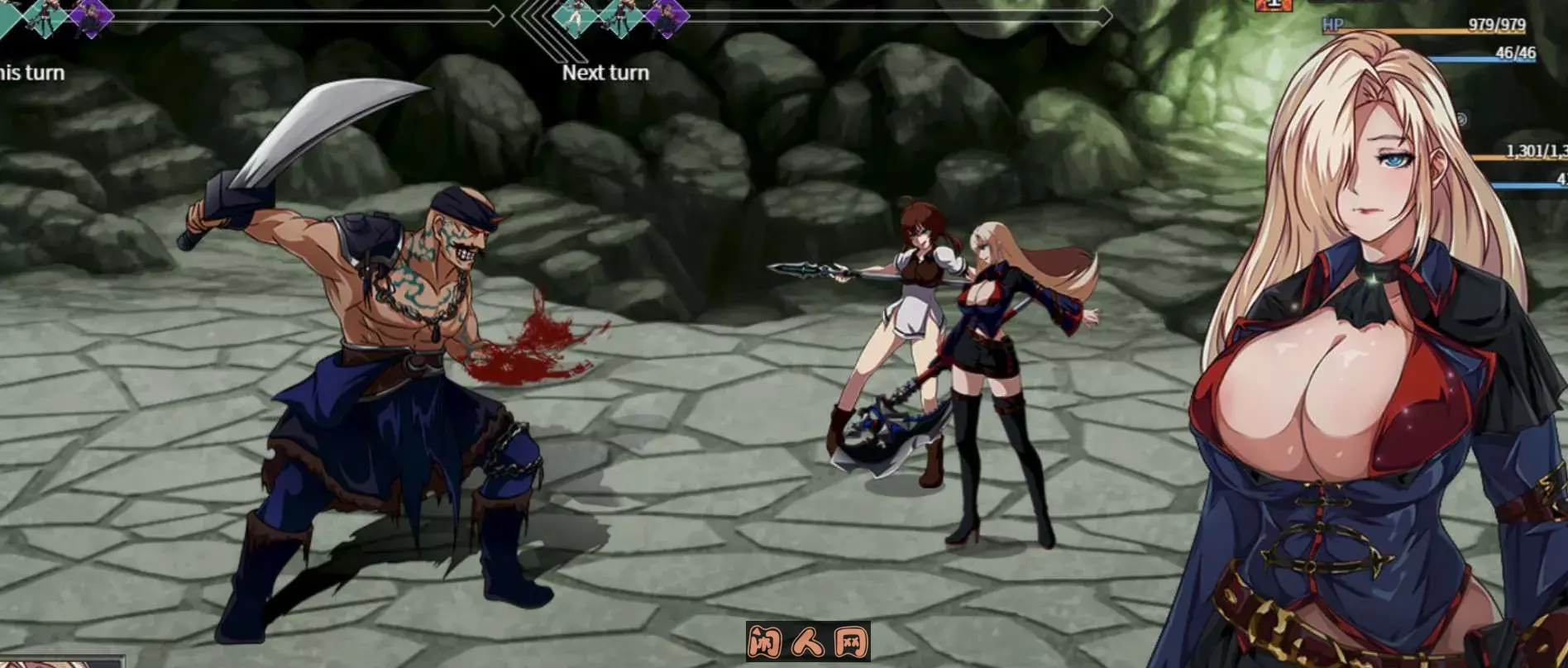Screen dimensions: 1568x668
Task: Click the Next turn label
Action: click(x=606, y=72)
